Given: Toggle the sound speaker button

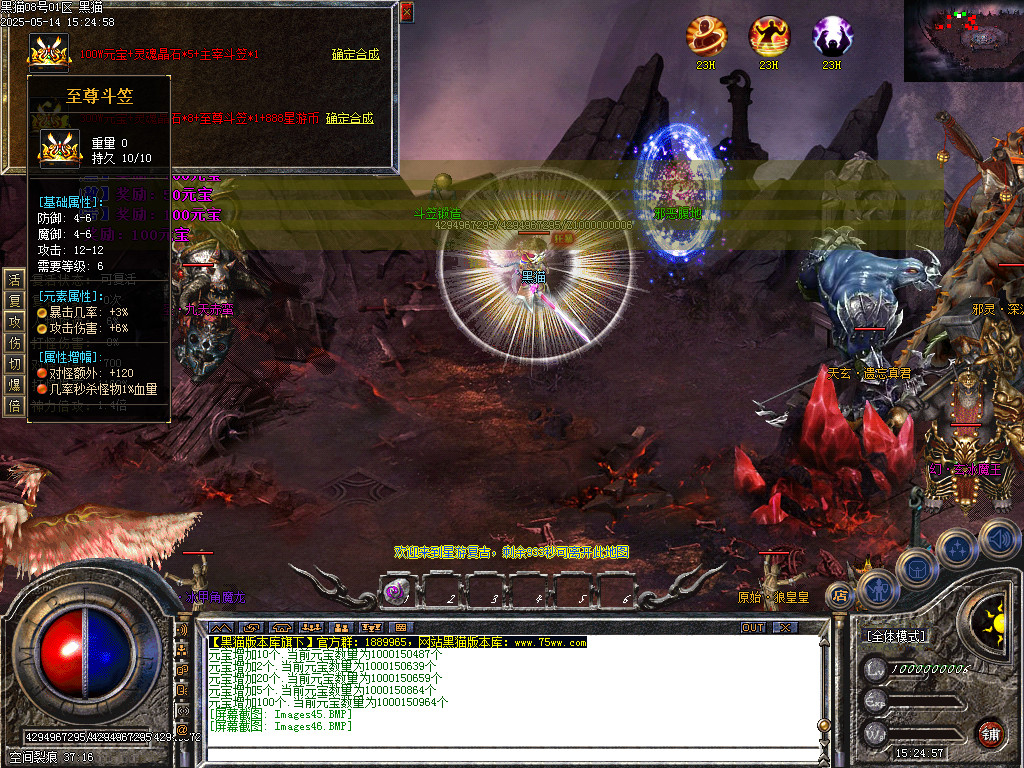Looking at the screenshot, I should (x=999, y=541).
